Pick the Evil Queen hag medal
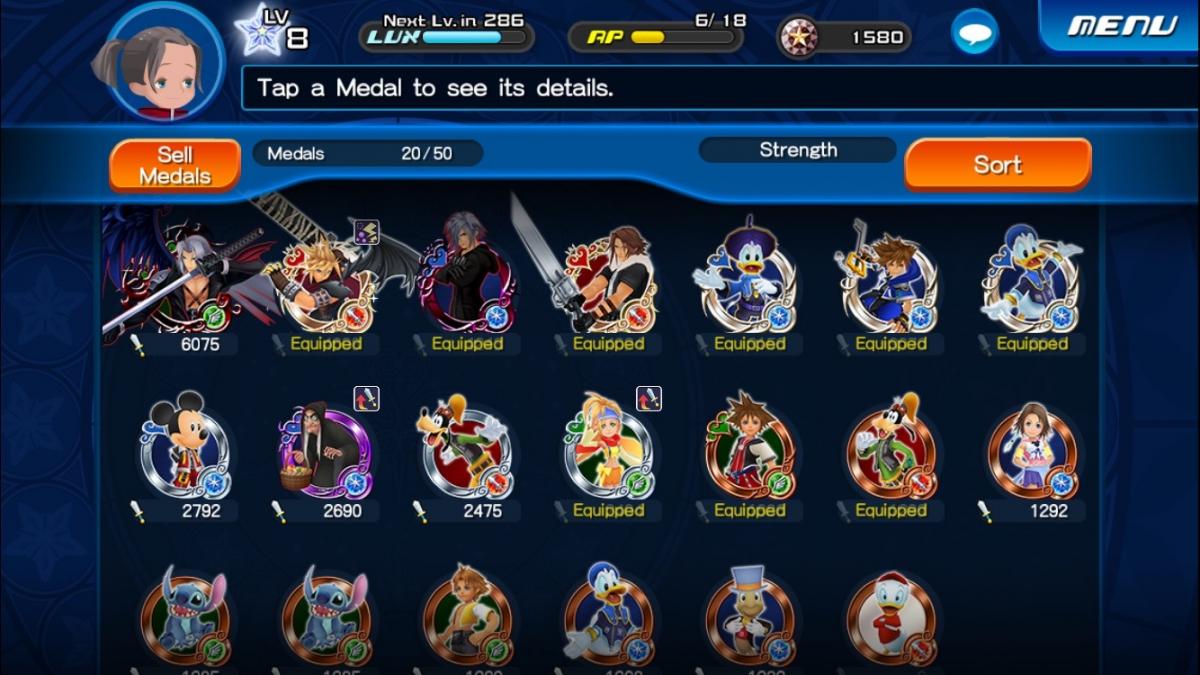The image size is (1200, 675). point(325,450)
